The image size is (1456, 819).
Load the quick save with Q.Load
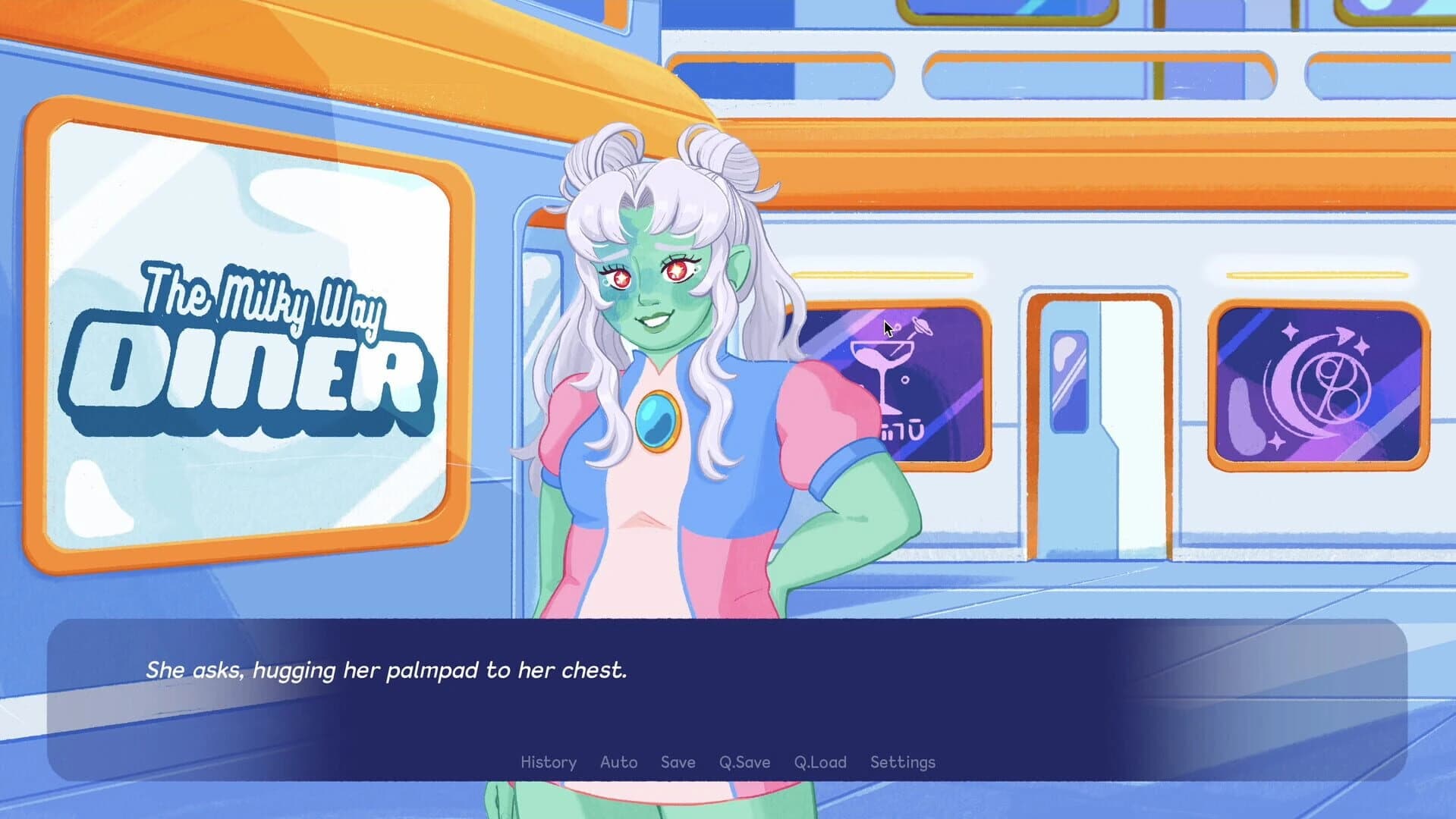(819, 762)
